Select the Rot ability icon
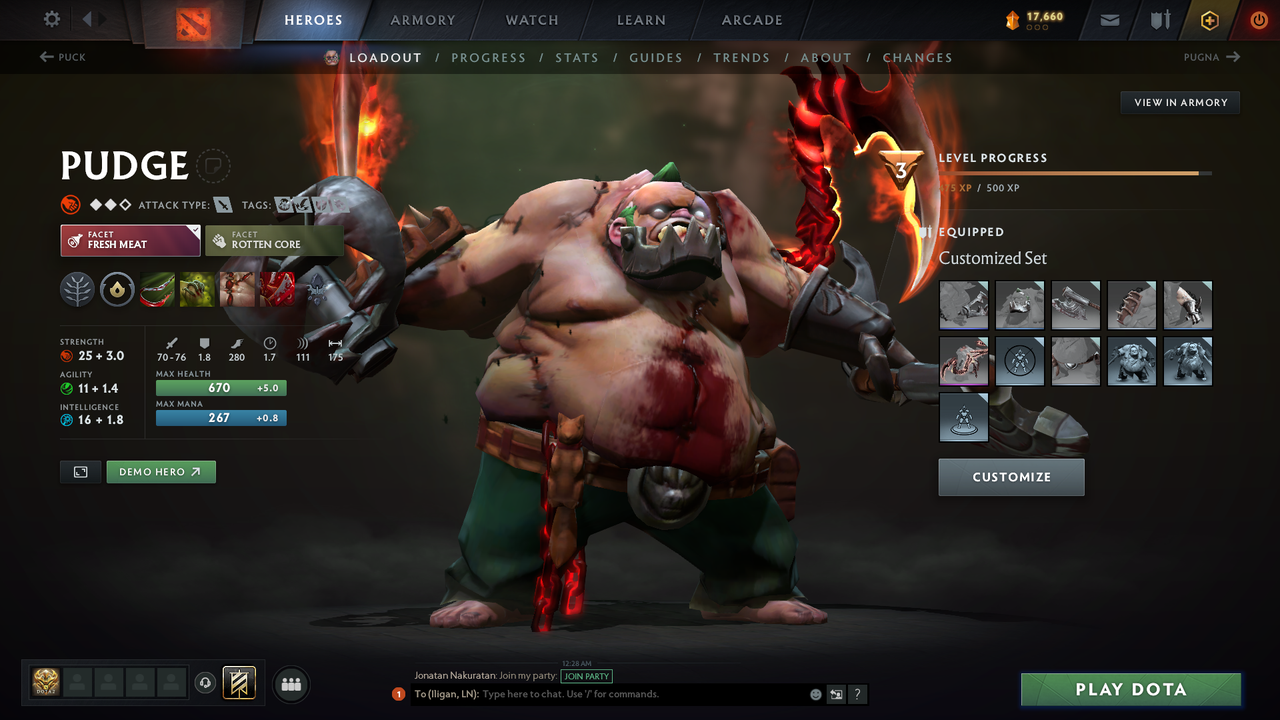The width and height of the screenshot is (1280, 720). pos(196,290)
